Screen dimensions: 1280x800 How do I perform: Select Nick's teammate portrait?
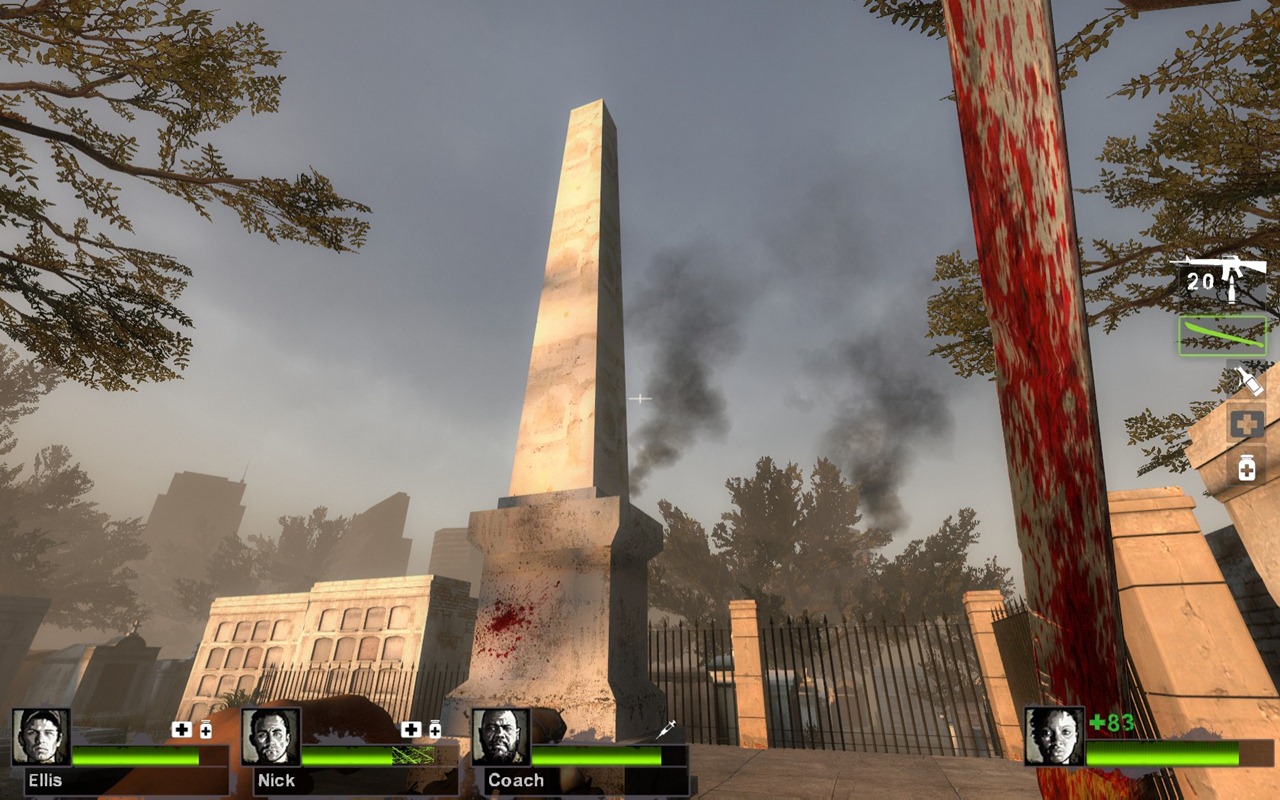[x=270, y=737]
